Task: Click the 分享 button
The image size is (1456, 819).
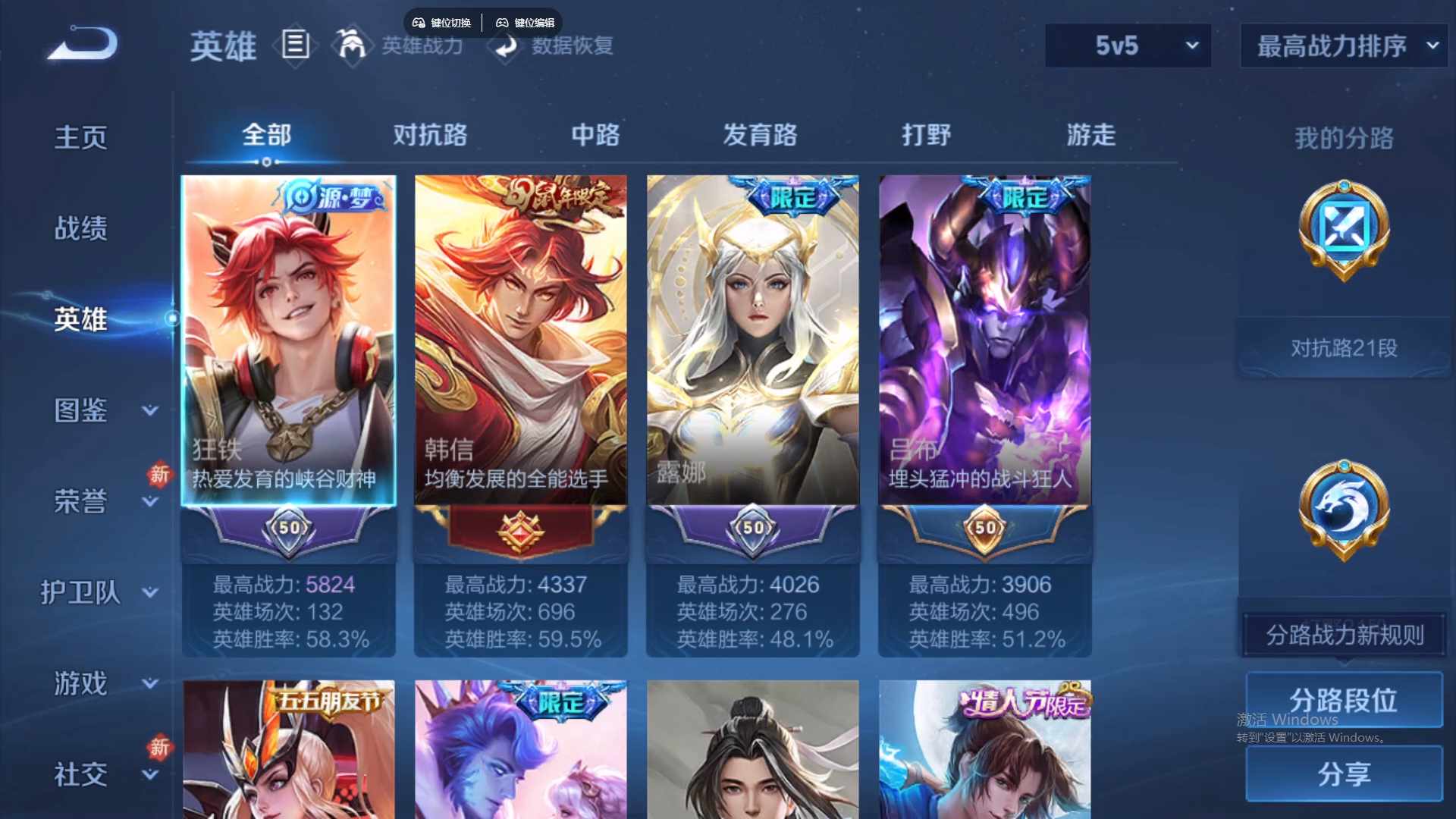Action: (1344, 775)
